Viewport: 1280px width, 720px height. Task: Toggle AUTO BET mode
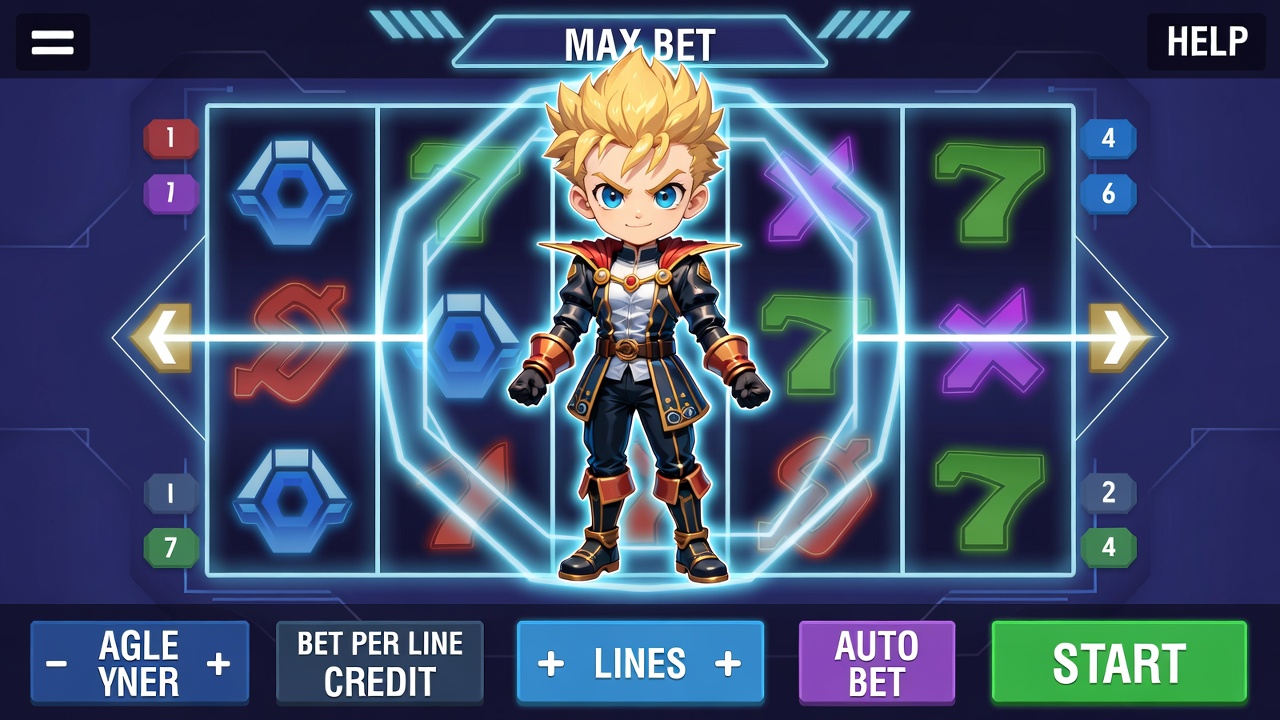[x=877, y=662]
